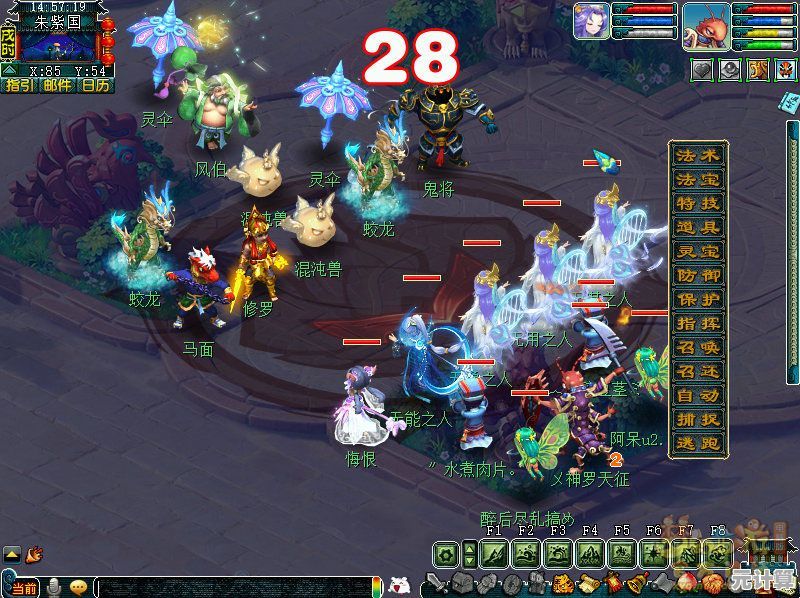This screenshot has height=598, width=800.
Task: Open the 法术 spell menu
Action: 698,156
